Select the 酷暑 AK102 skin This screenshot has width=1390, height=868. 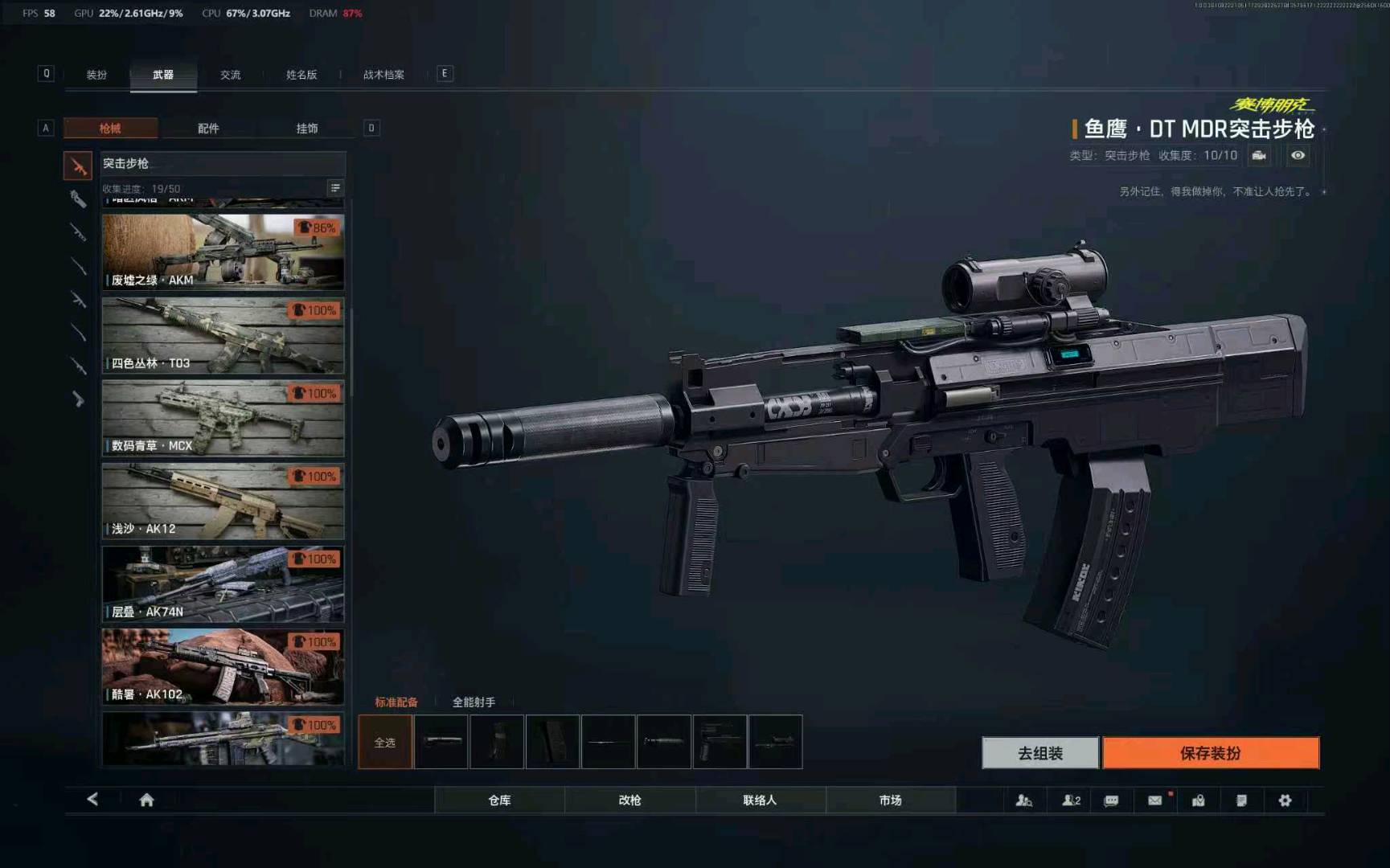point(223,667)
